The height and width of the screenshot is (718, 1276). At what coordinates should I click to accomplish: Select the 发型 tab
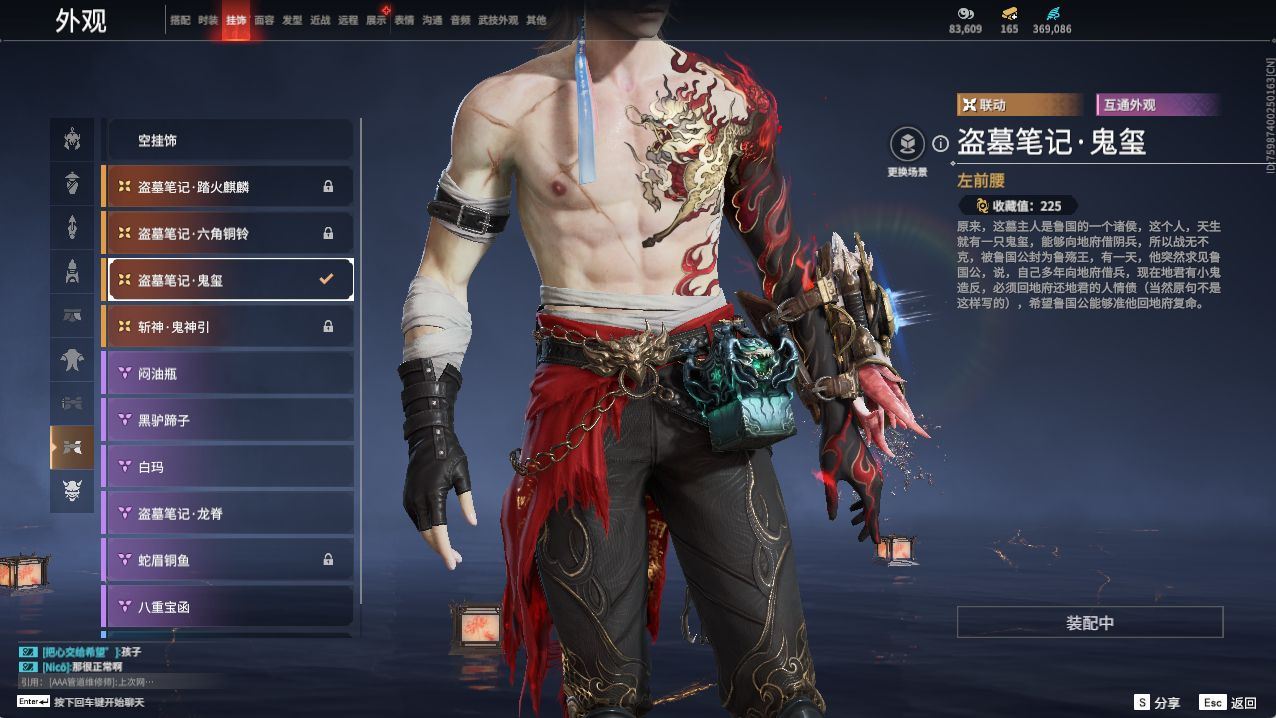click(x=292, y=20)
